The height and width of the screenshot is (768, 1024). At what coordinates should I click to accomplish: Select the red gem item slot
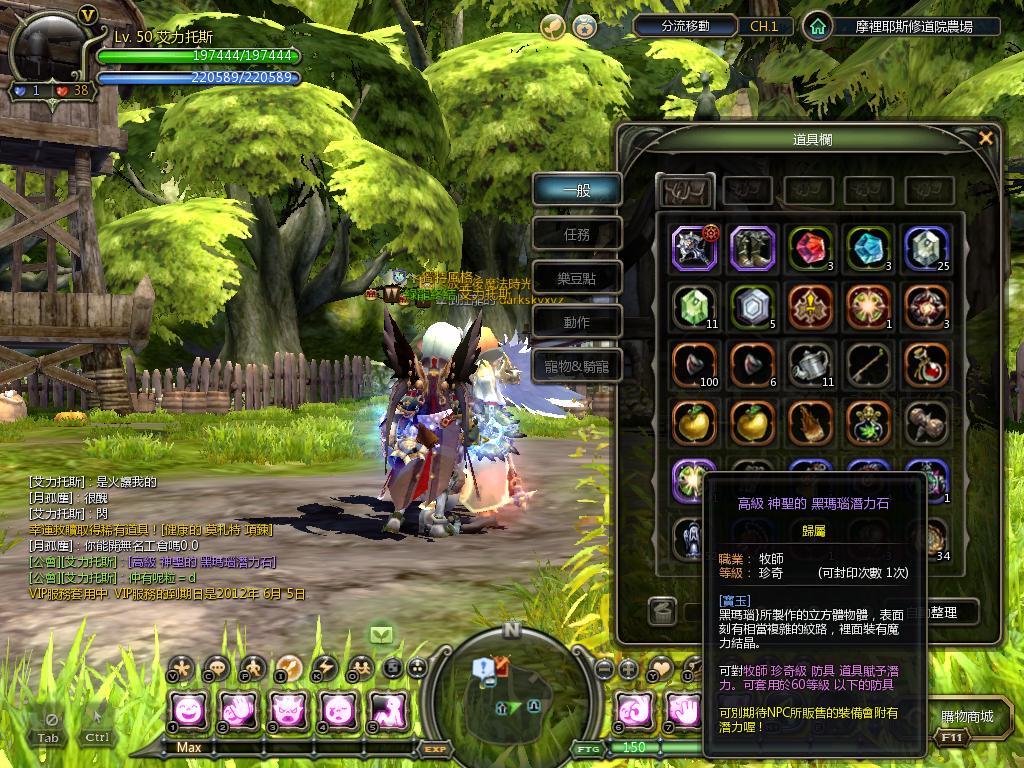point(810,248)
